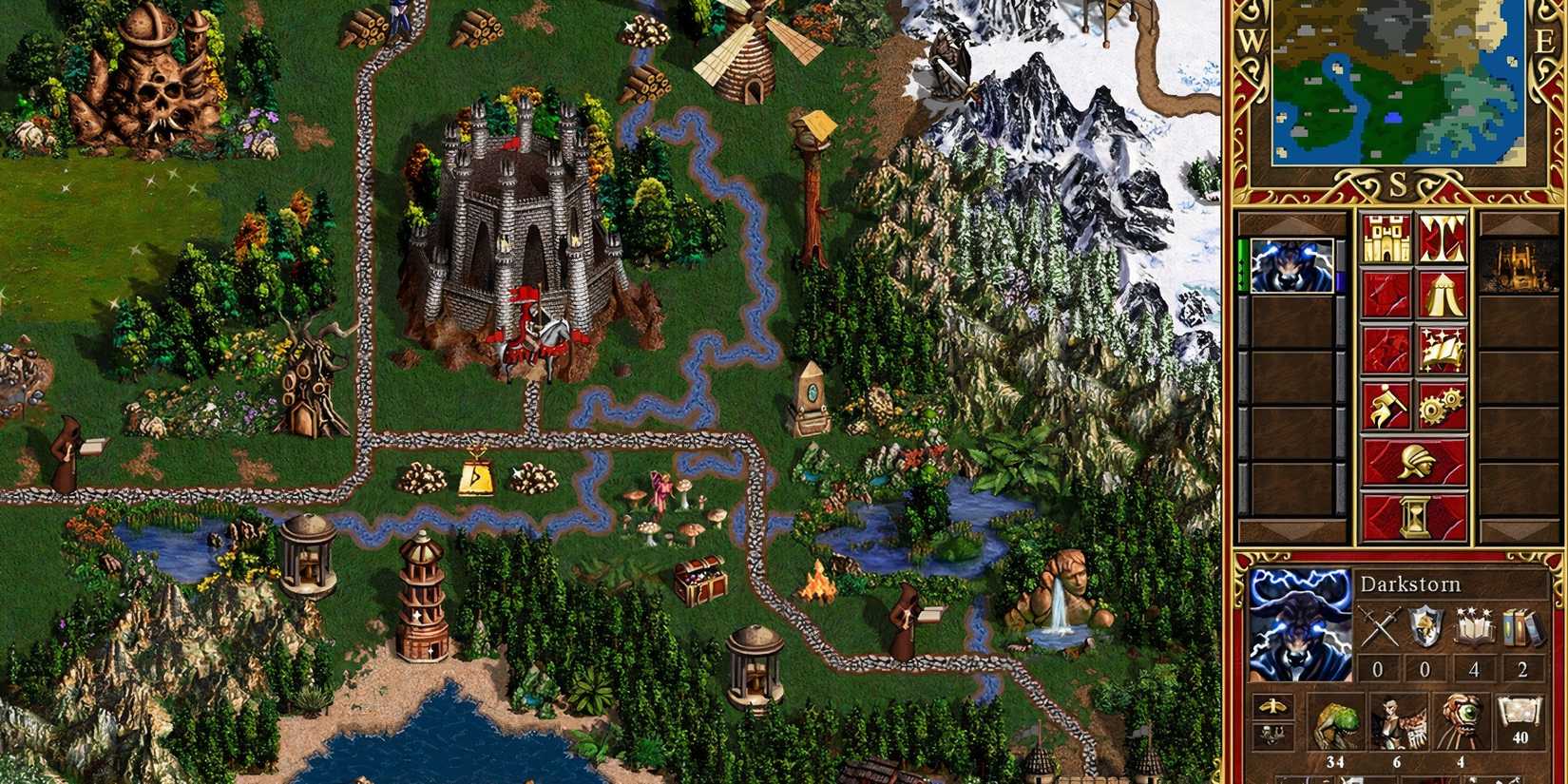Open the Kingdom Overview castle icon
Viewport: 1568px width, 784px height.
(1384, 237)
